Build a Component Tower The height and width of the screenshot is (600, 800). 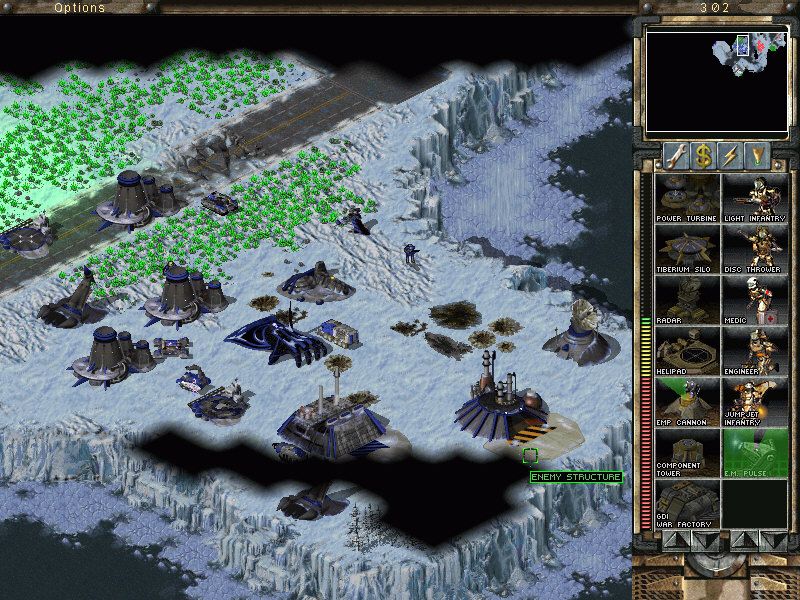[x=687, y=453]
